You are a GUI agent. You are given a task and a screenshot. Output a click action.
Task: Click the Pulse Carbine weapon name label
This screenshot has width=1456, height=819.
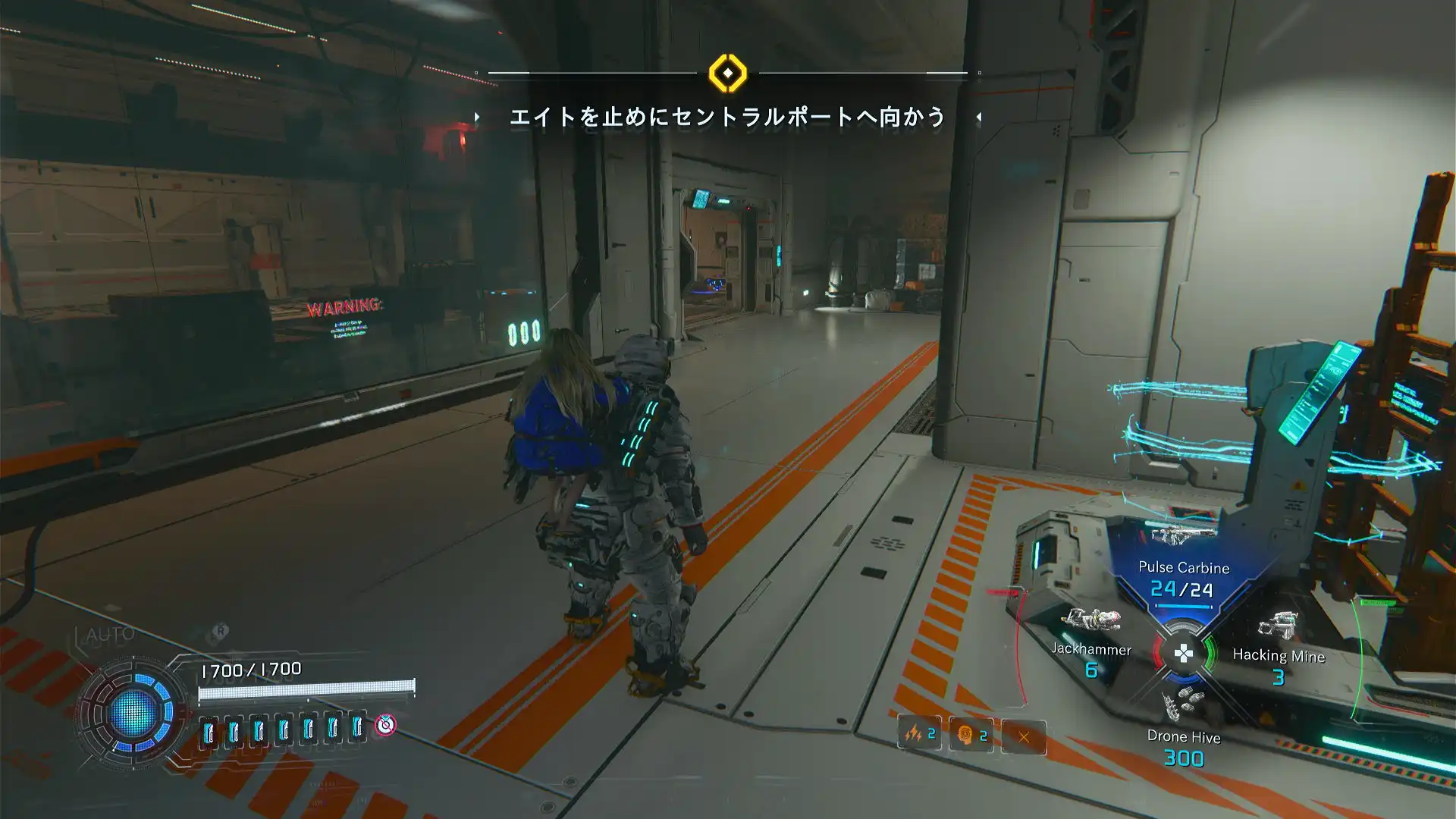point(1183,567)
